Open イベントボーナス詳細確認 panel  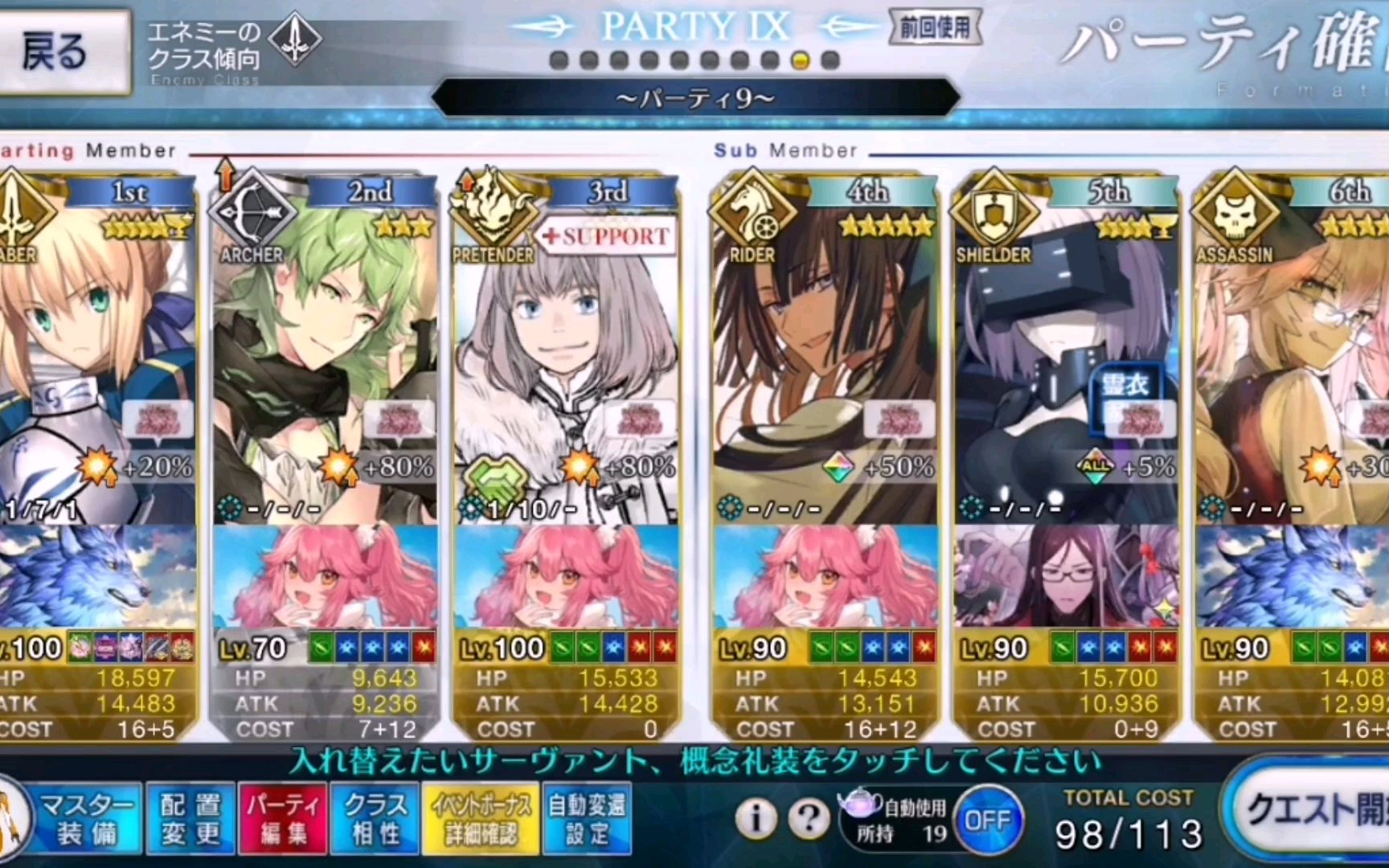[x=480, y=818]
